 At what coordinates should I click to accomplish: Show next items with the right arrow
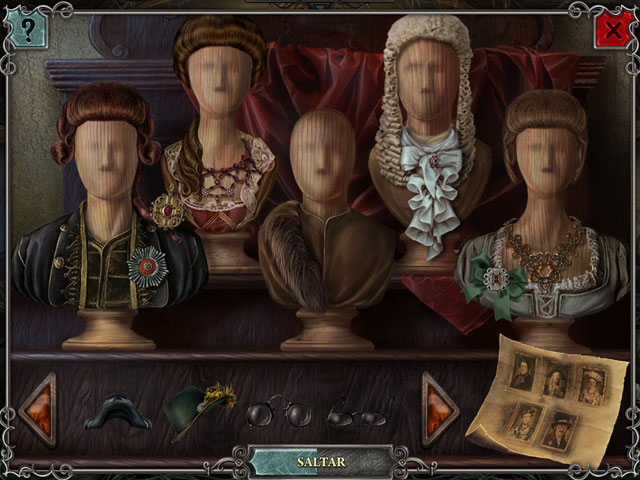[438, 408]
